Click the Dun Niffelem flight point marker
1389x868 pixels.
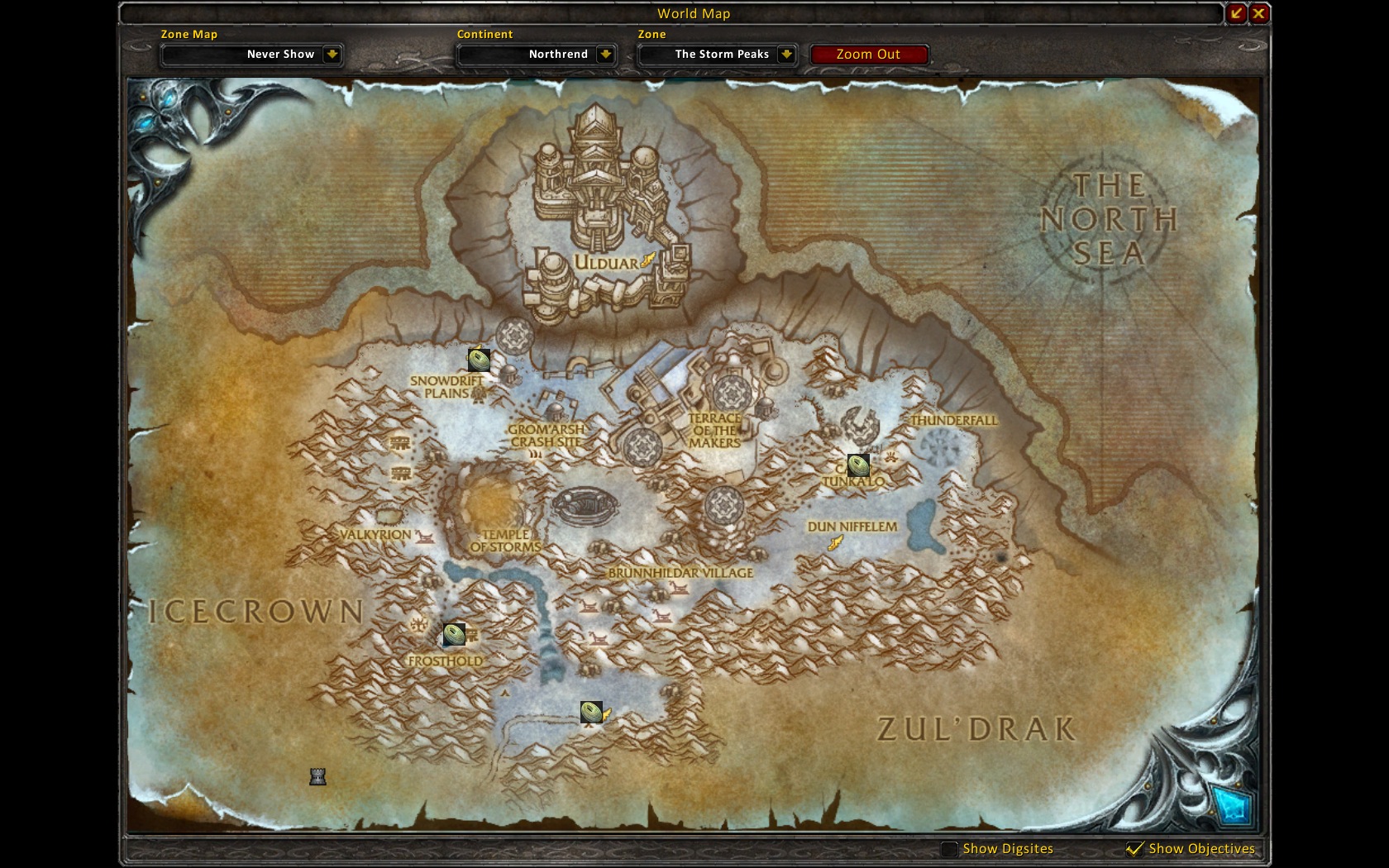coord(836,542)
